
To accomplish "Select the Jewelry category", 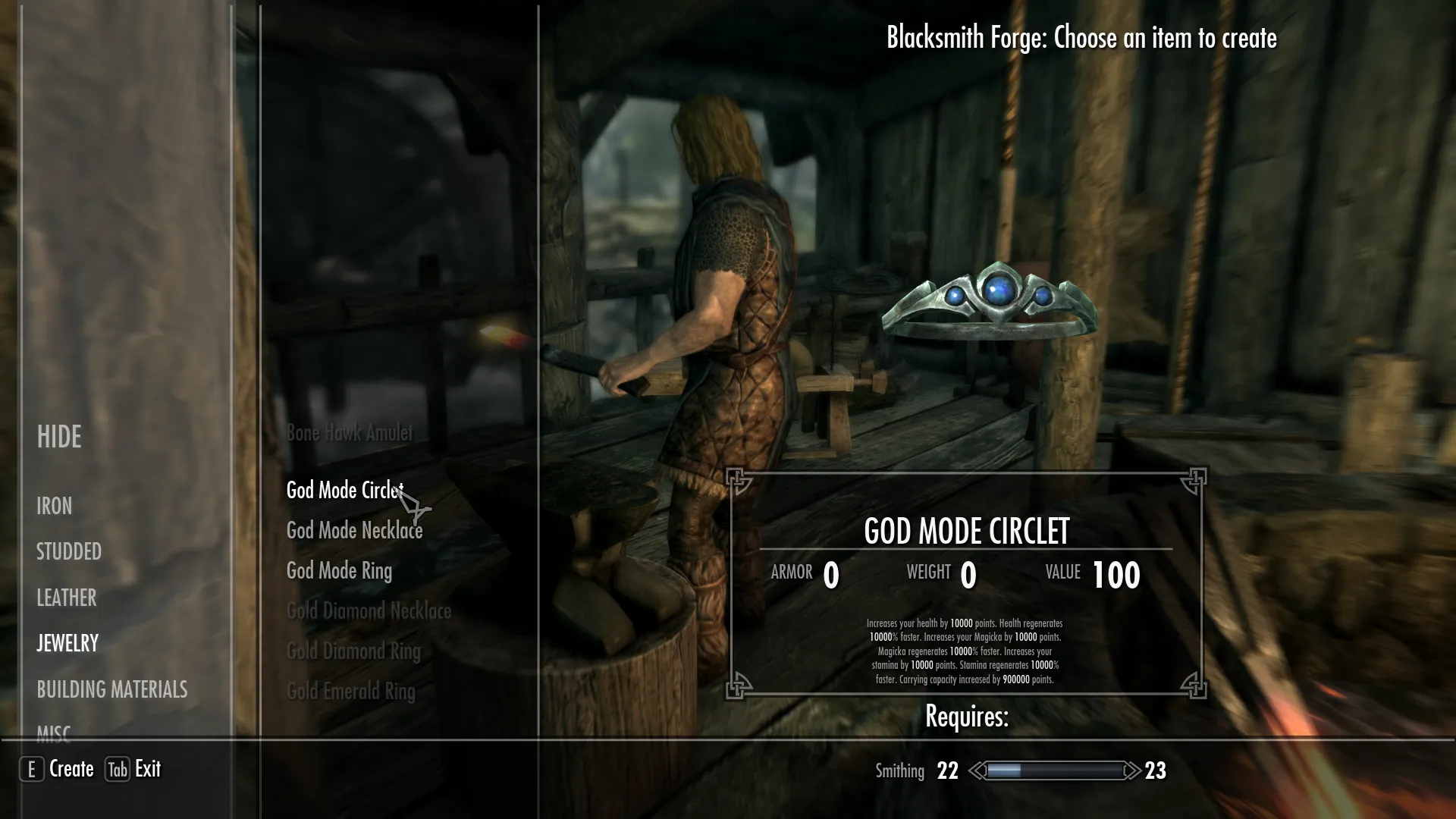I will (x=67, y=643).
